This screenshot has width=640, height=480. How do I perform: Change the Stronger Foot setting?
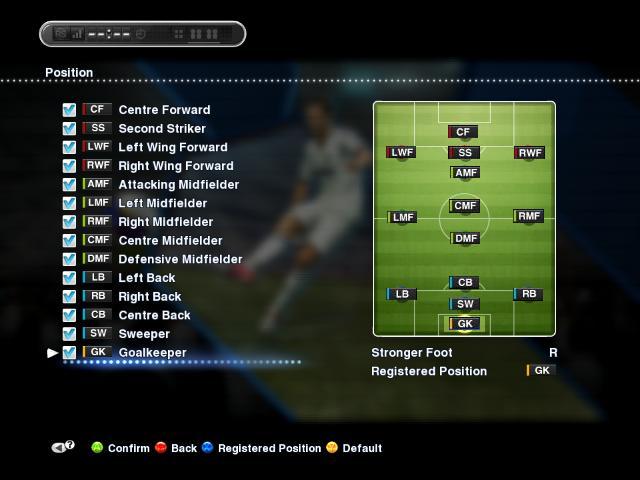click(x=553, y=353)
